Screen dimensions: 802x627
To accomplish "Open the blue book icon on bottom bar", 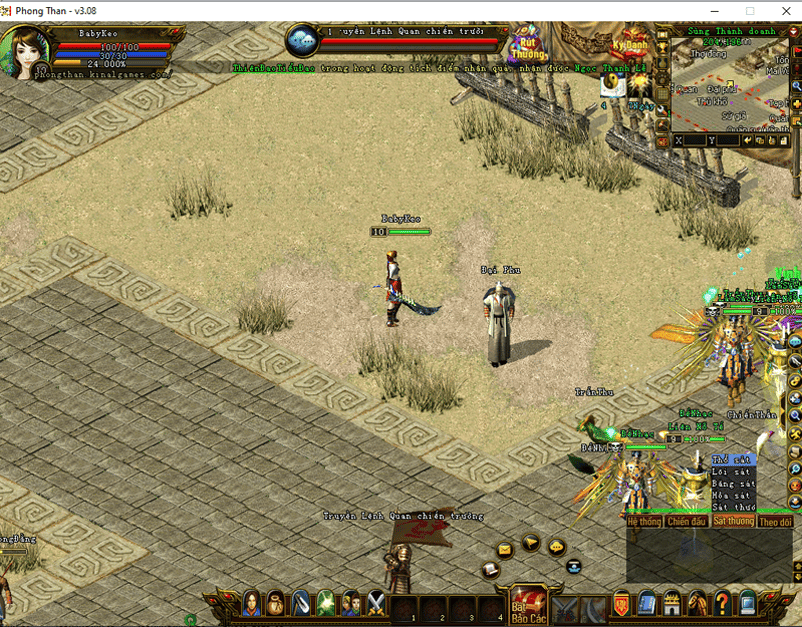I will (646, 603).
